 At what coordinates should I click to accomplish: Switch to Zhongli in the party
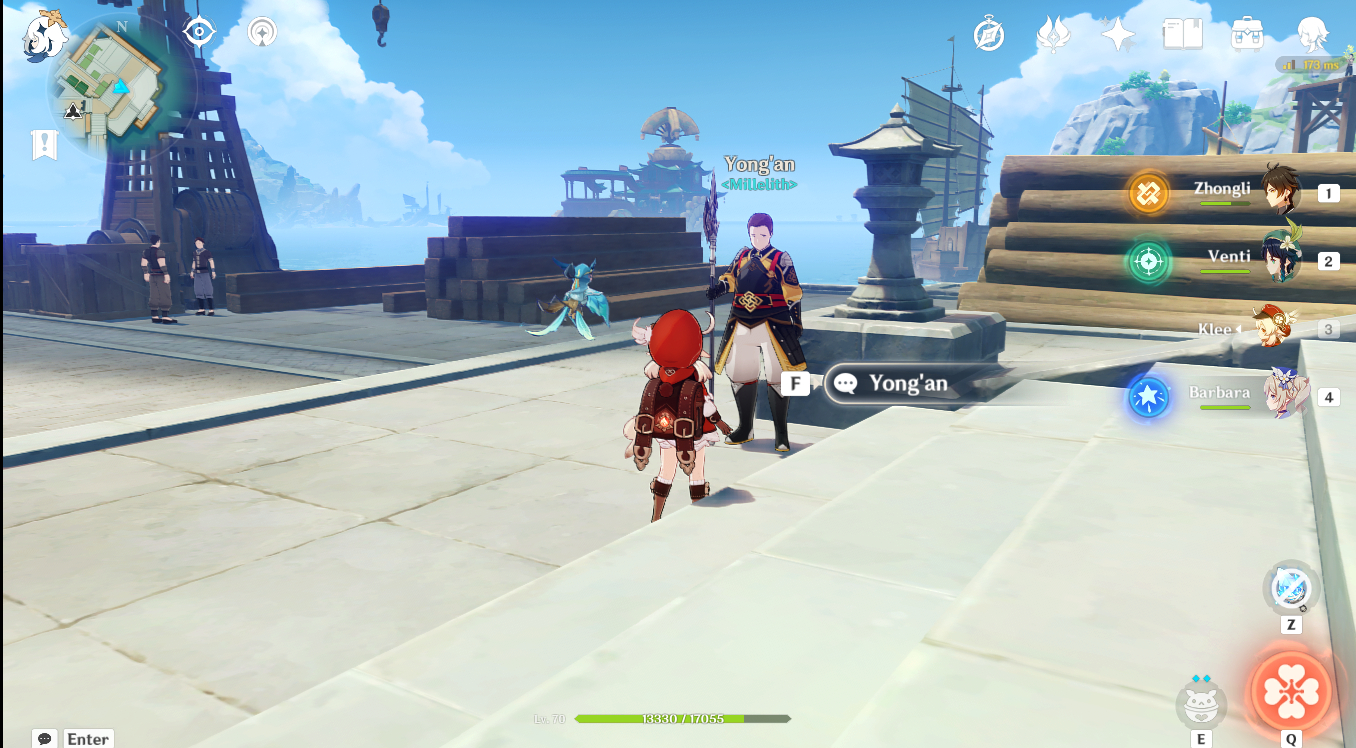point(1278,191)
